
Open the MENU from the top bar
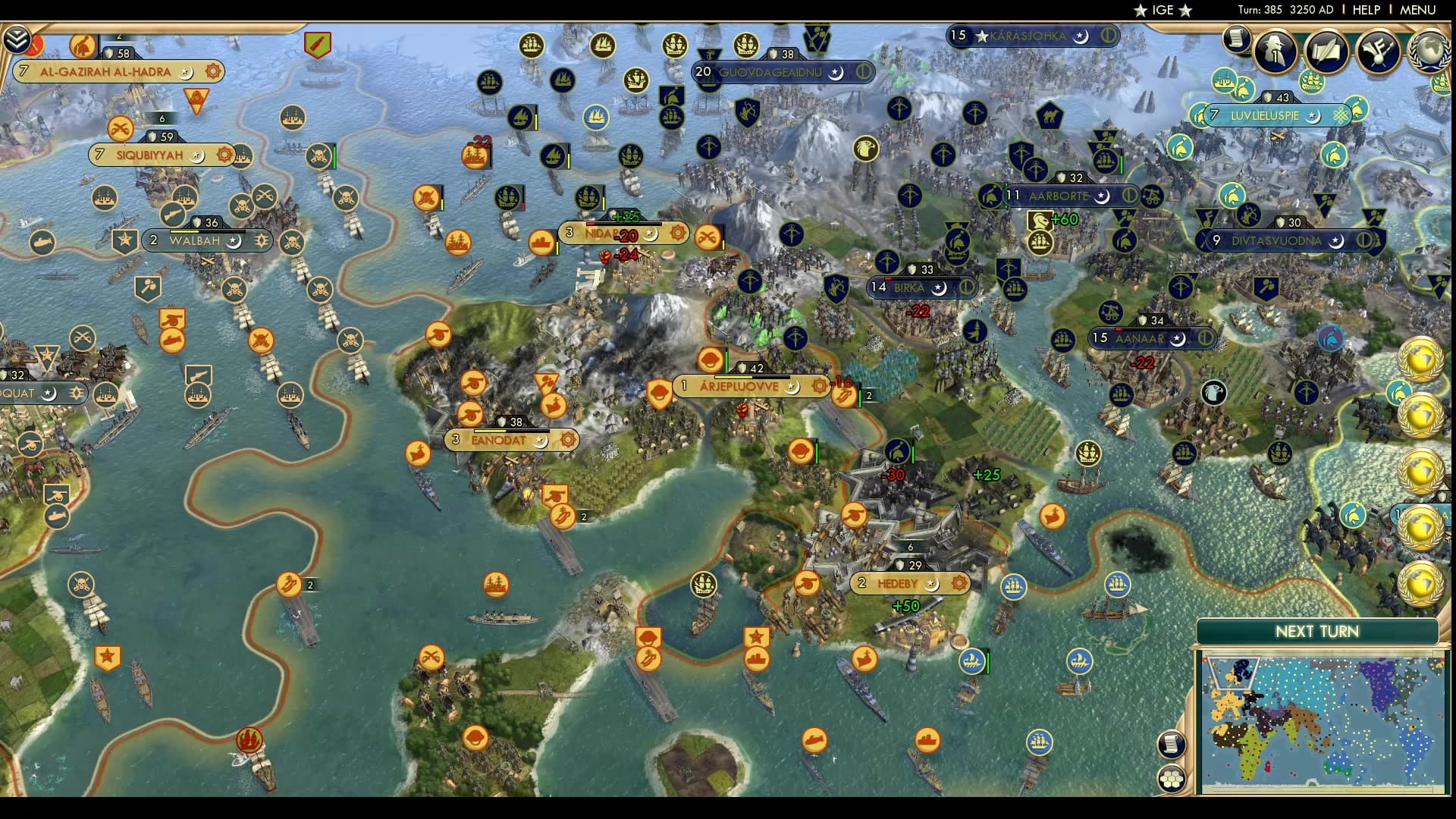[1420, 10]
